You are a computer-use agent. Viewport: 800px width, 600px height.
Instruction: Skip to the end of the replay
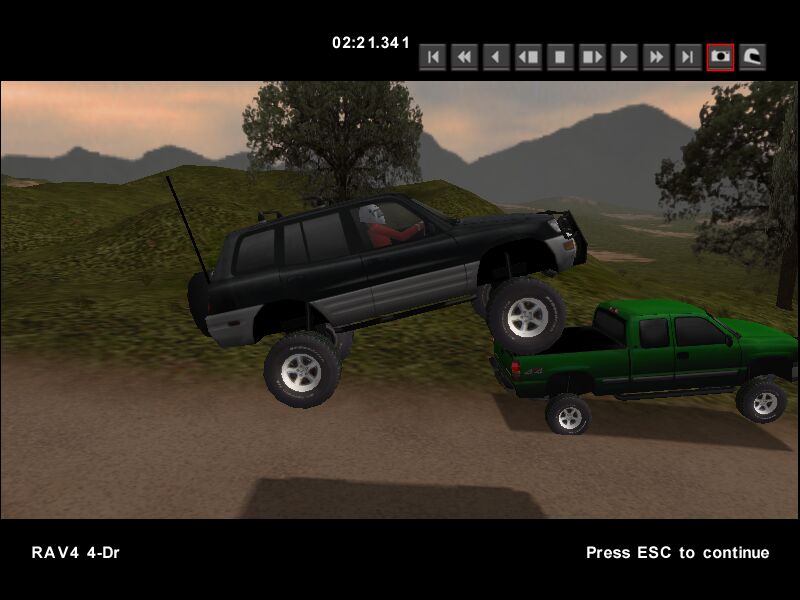click(688, 57)
